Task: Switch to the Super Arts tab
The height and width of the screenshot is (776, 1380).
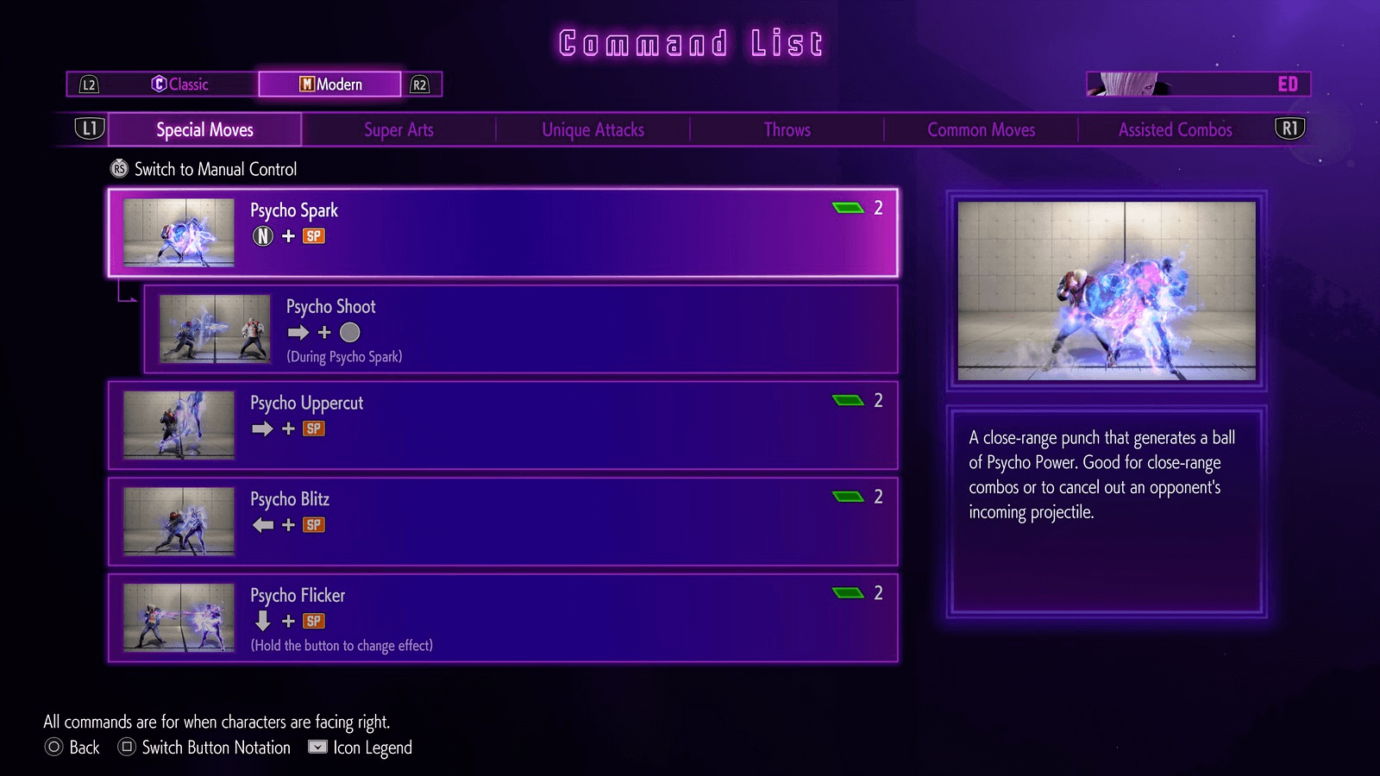Action: coord(398,128)
